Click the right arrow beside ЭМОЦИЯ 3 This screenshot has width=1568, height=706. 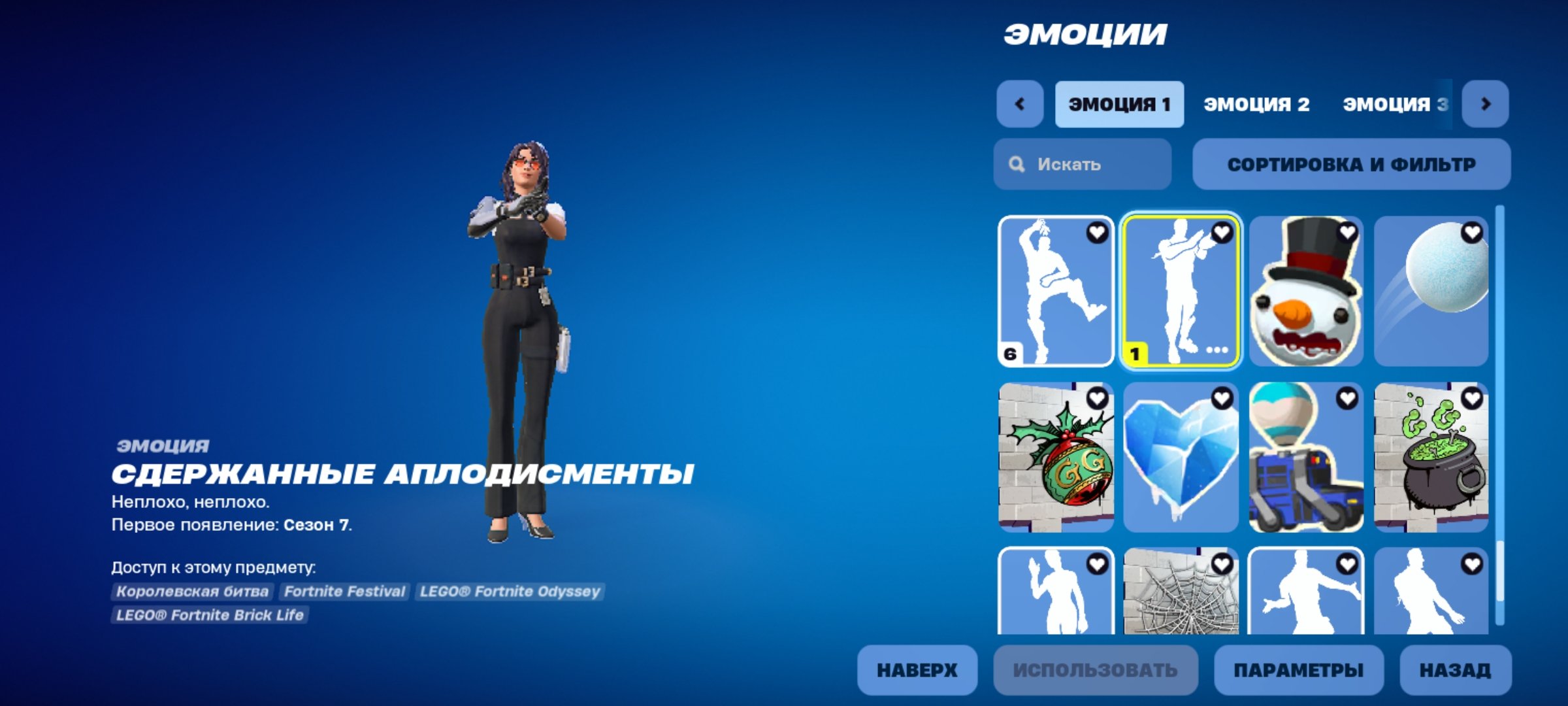pos(1488,103)
